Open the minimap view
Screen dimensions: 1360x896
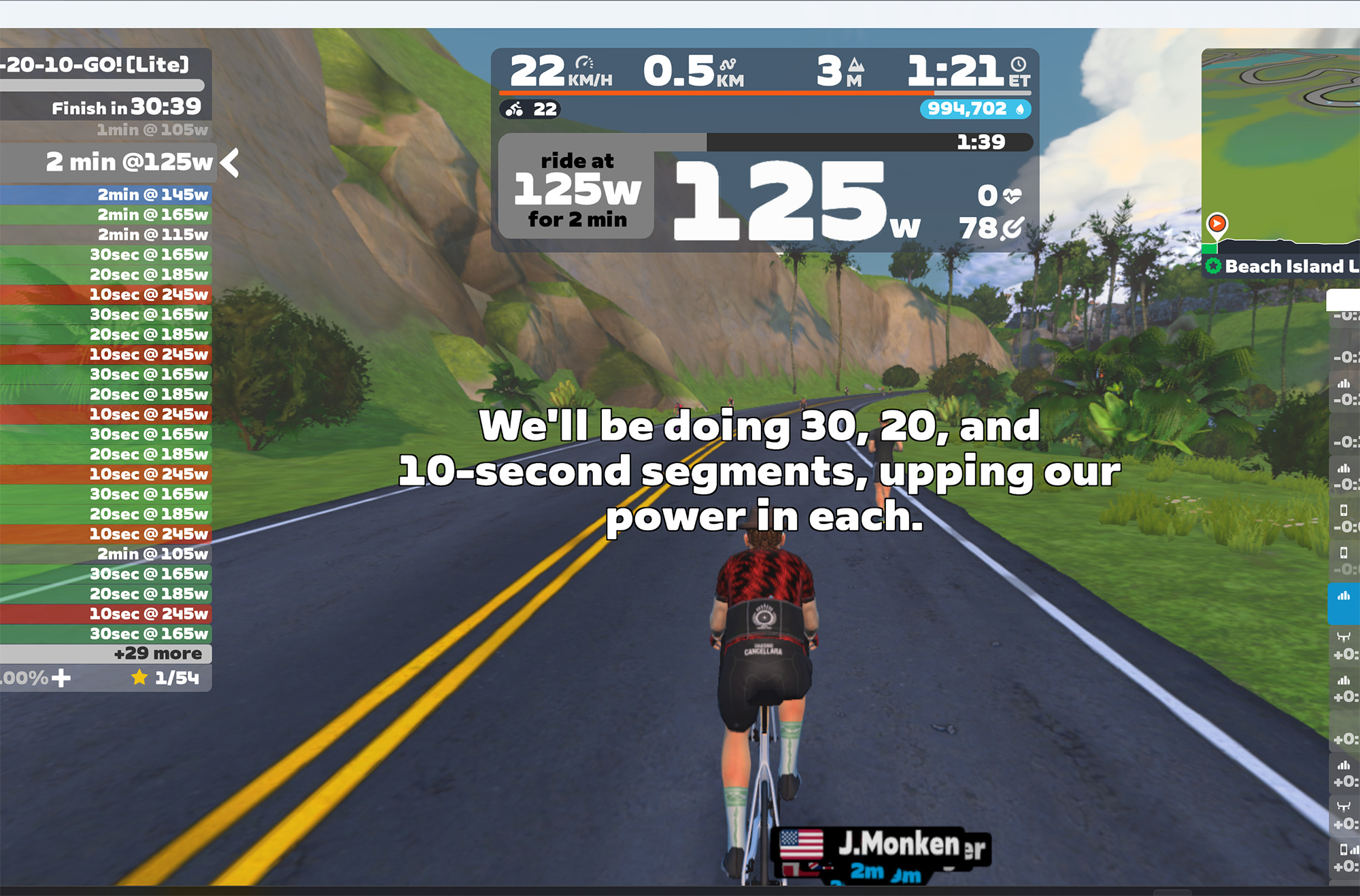(x=1282, y=146)
